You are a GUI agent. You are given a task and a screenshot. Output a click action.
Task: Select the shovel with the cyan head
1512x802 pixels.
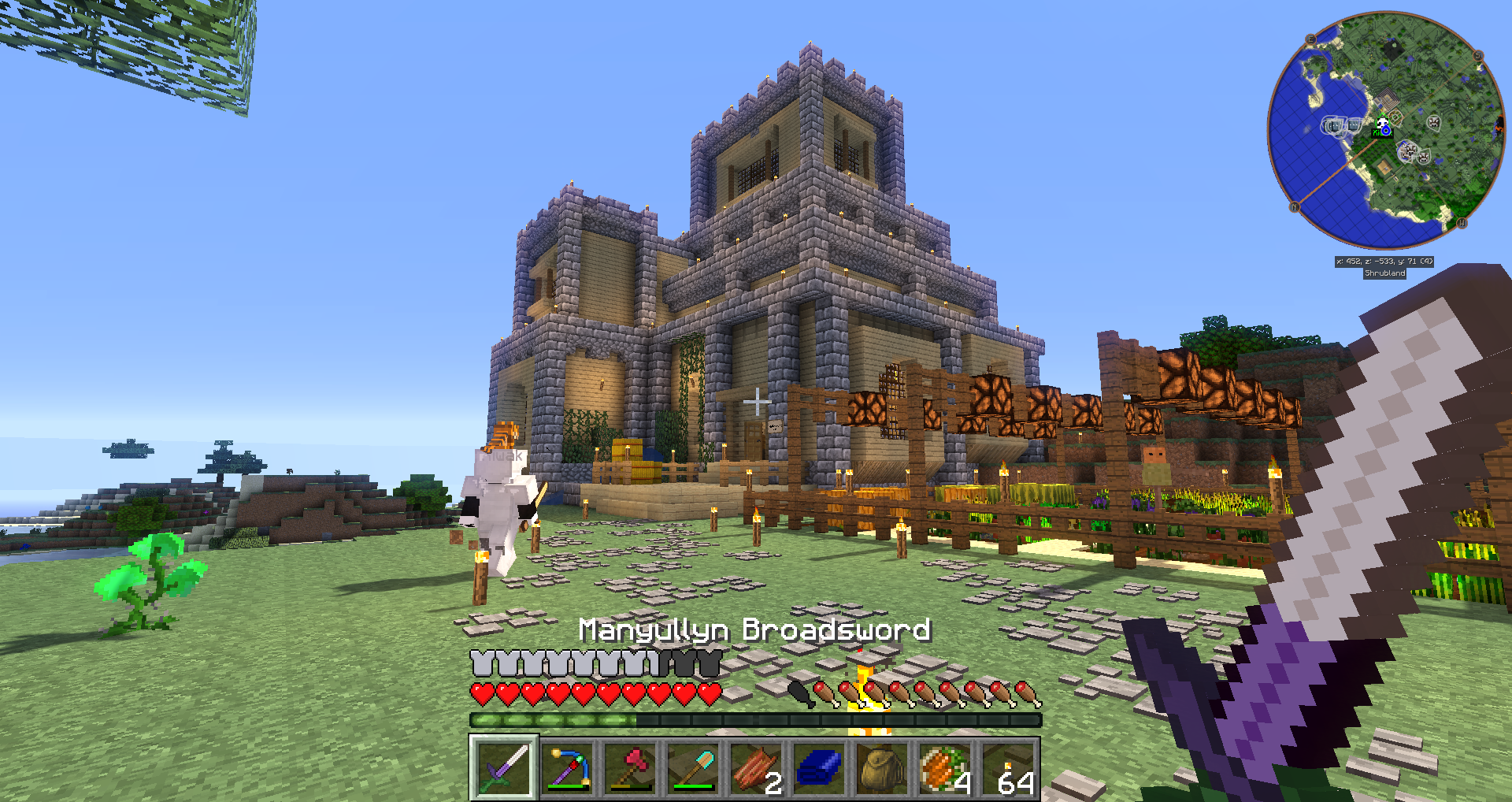point(693,767)
